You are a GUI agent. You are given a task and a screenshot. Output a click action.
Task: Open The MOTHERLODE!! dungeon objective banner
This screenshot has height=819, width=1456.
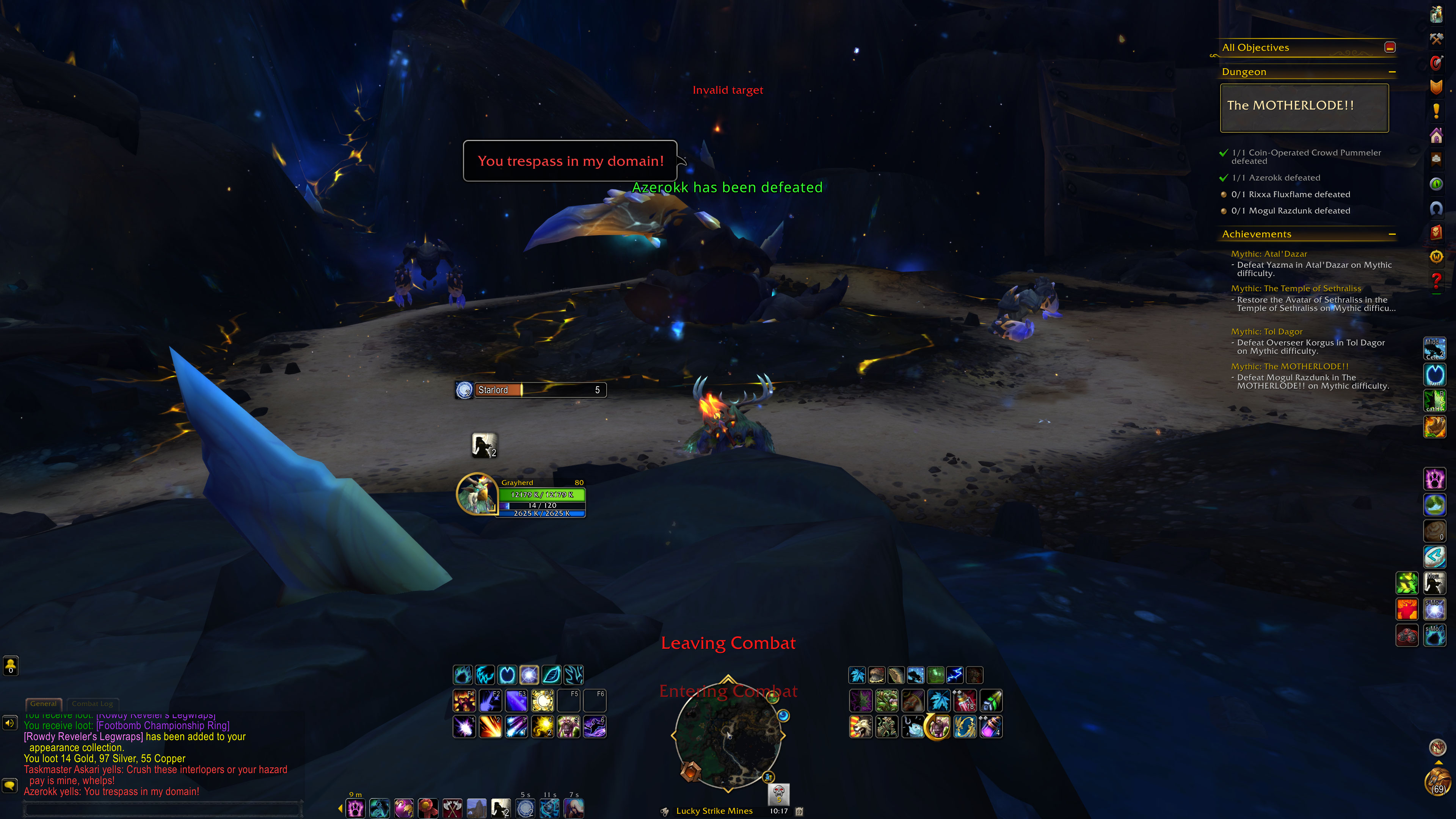pos(1304,107)
